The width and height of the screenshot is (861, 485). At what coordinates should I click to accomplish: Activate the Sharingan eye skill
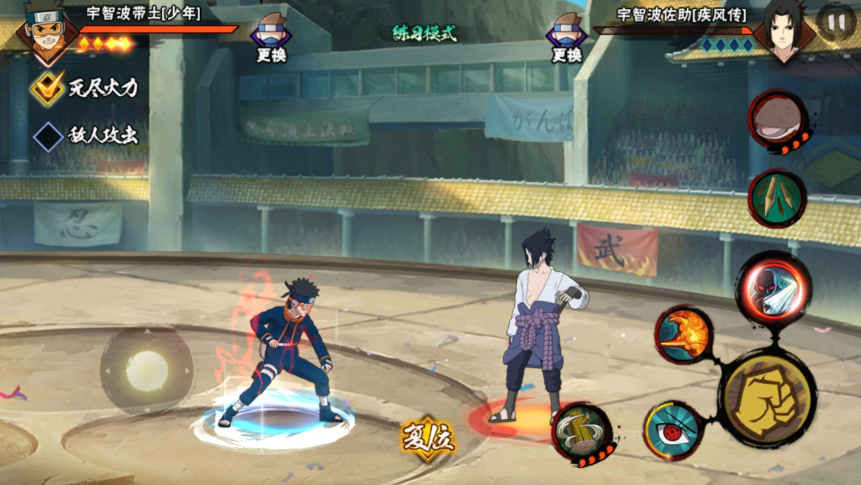tap(670, 429)
